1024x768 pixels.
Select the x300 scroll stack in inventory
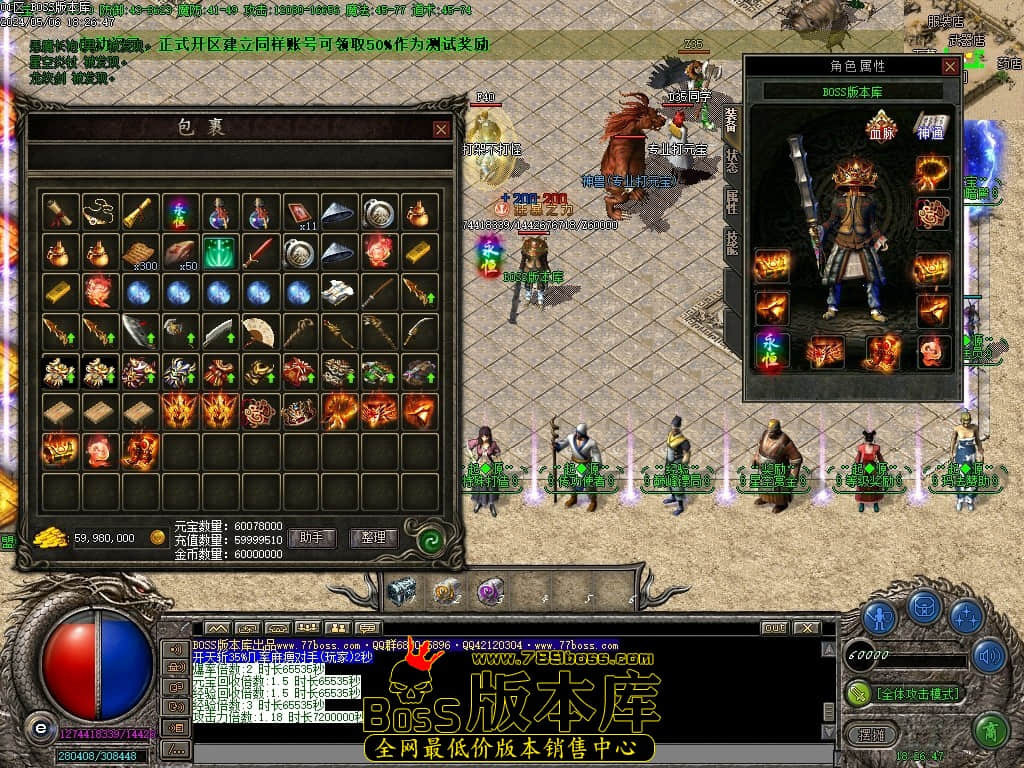pyautogui.click(x=139, y=251)
